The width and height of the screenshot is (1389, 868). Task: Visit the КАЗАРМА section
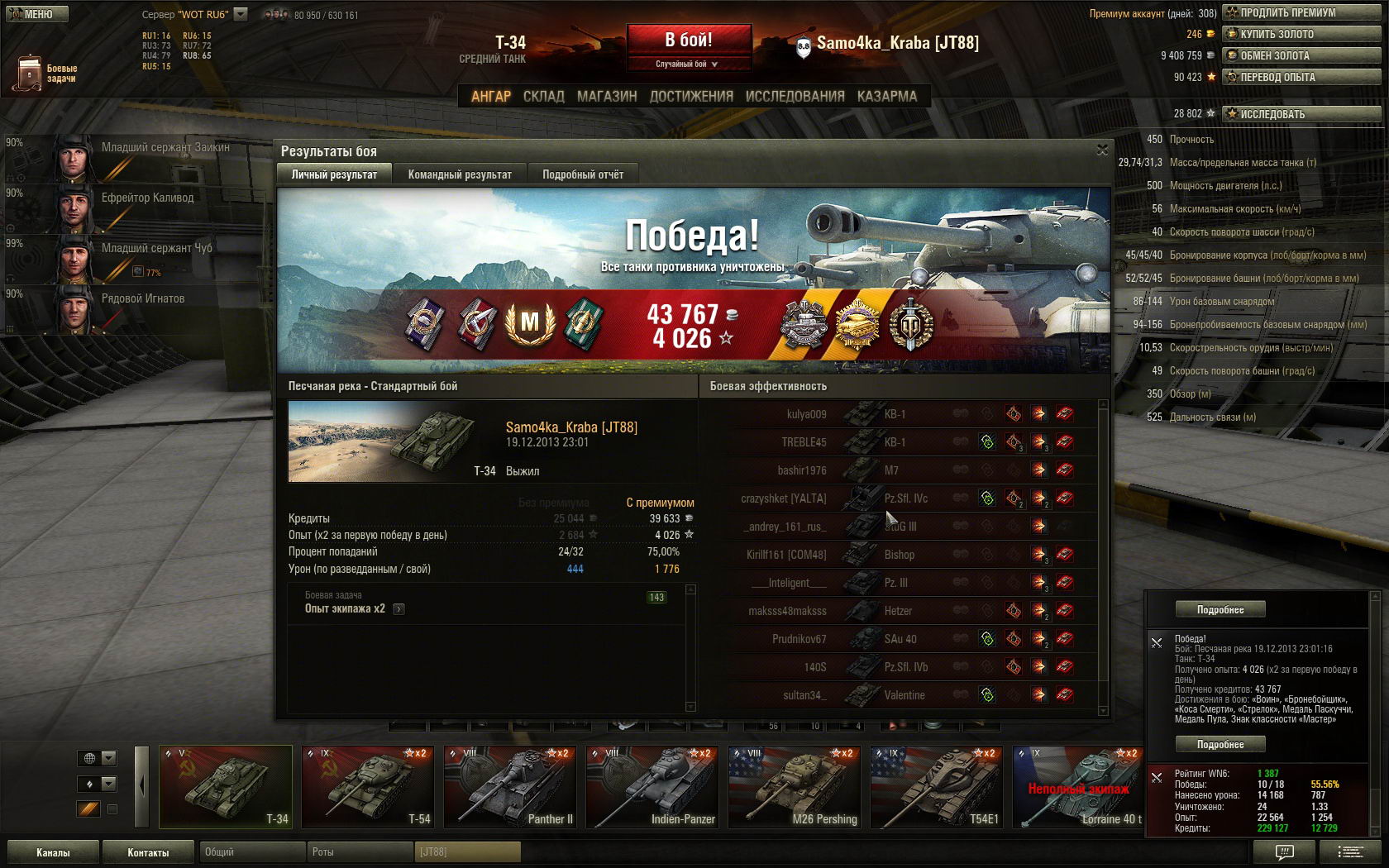click(886, 96)
